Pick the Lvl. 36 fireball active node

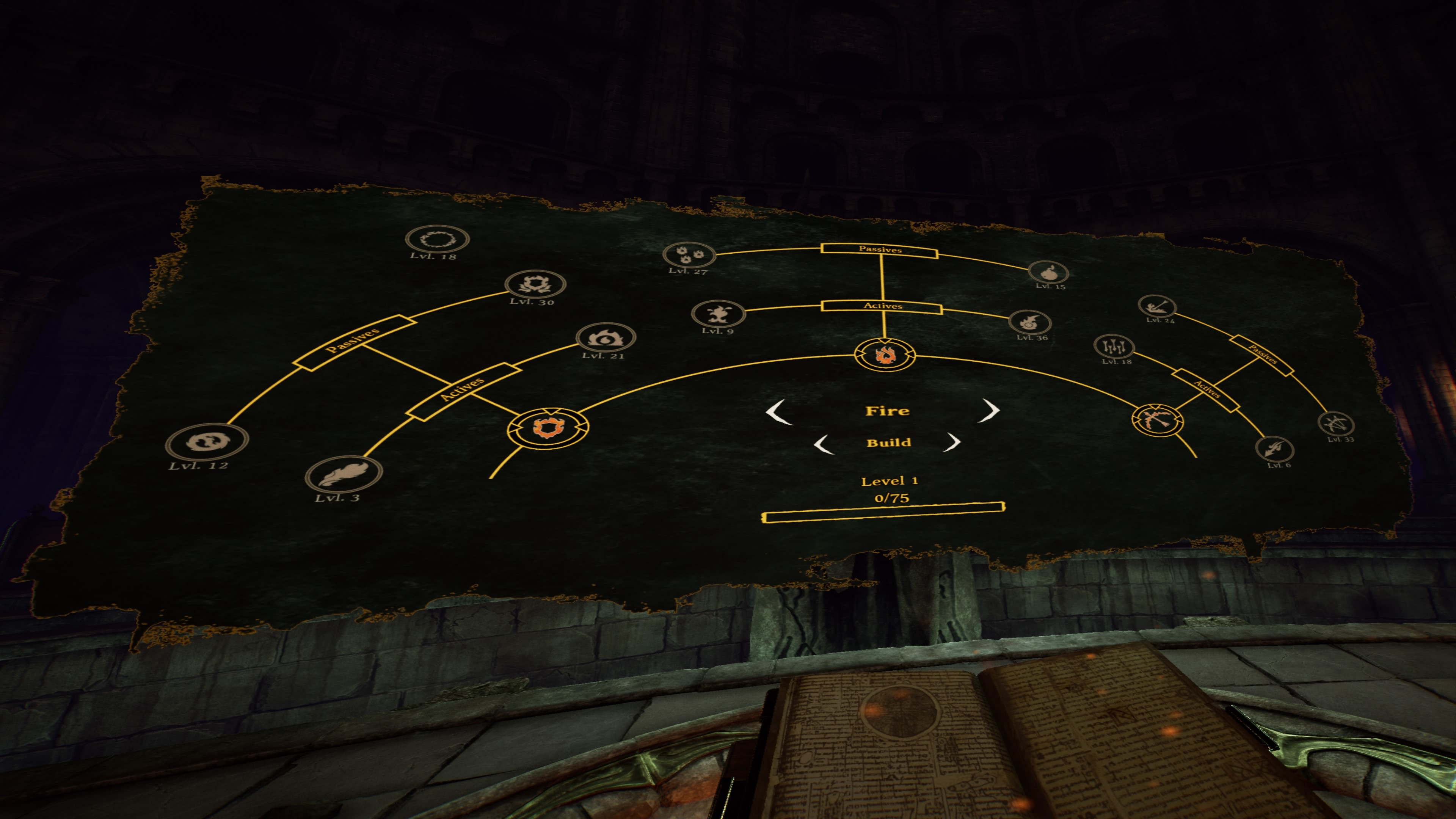click(1029, 322)
